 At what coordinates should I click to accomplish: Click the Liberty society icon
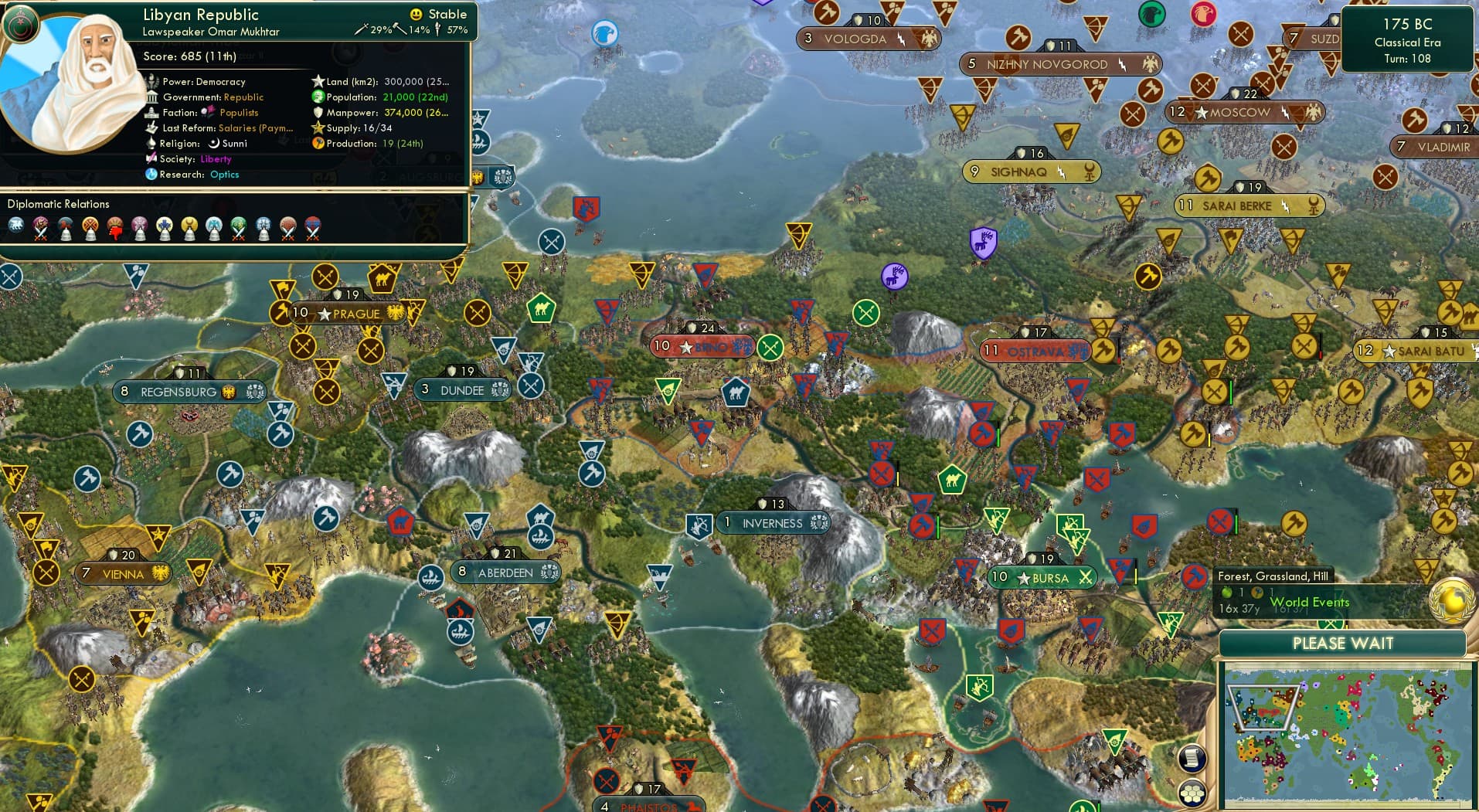click(x=153, y=158)
